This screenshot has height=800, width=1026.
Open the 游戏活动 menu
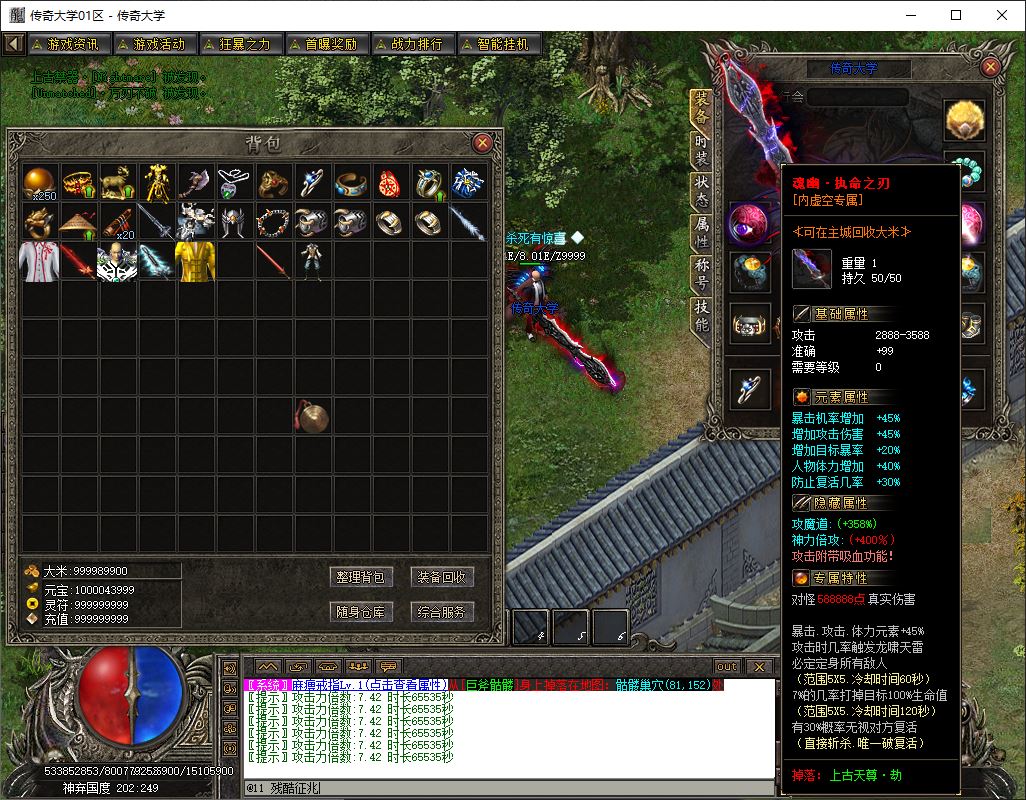point(153,44)
